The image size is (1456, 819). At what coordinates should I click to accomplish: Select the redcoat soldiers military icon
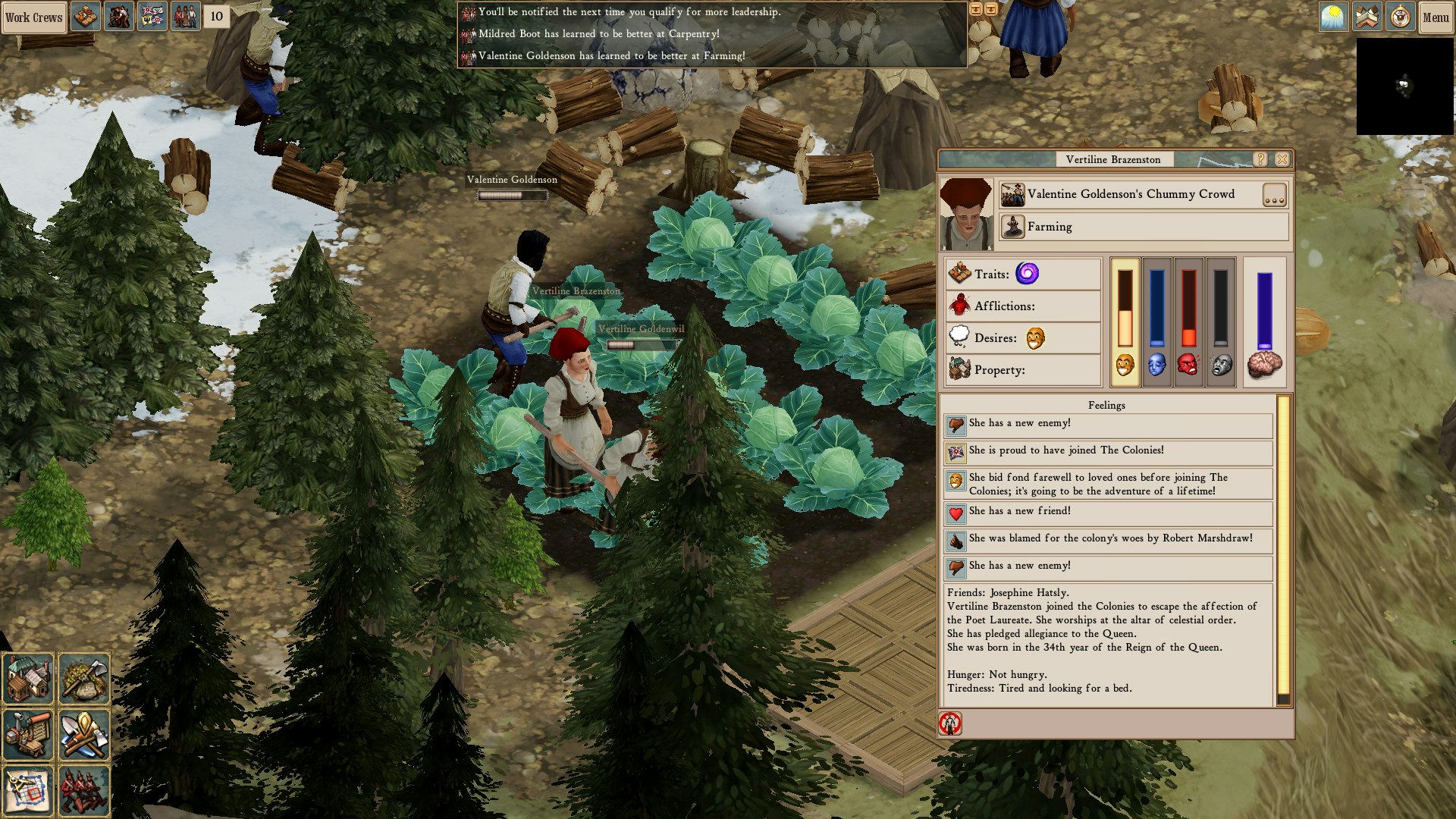84,790
